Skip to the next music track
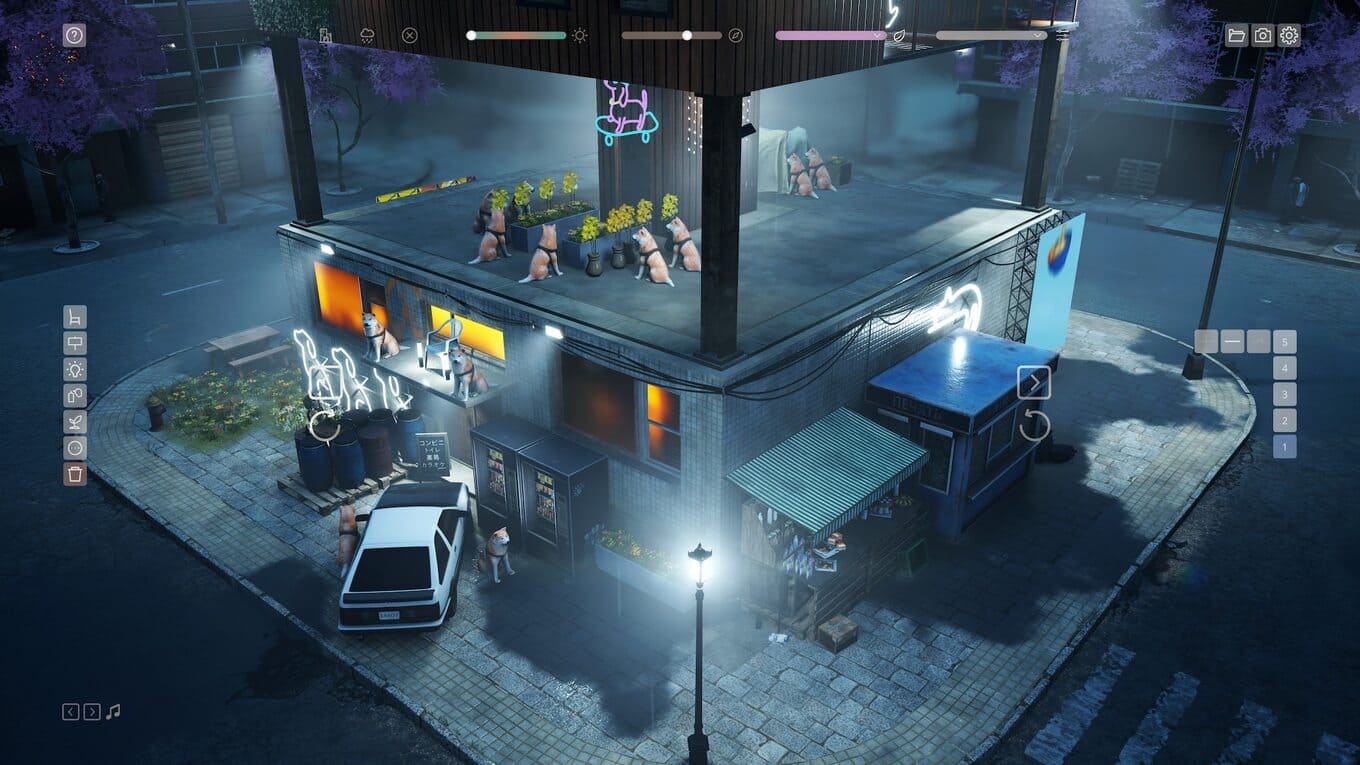Viewport: 1360px width, 765px height. [92, 712]
